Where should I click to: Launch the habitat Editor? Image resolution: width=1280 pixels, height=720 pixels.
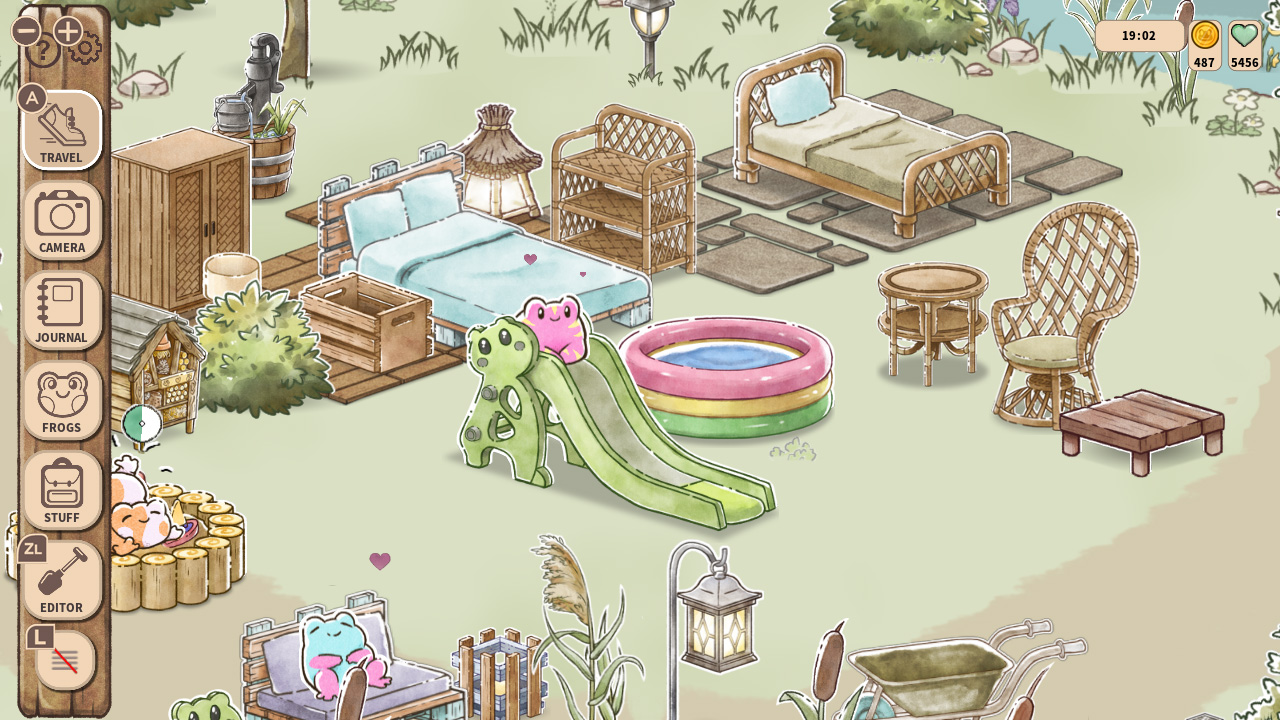coord(61,580)
